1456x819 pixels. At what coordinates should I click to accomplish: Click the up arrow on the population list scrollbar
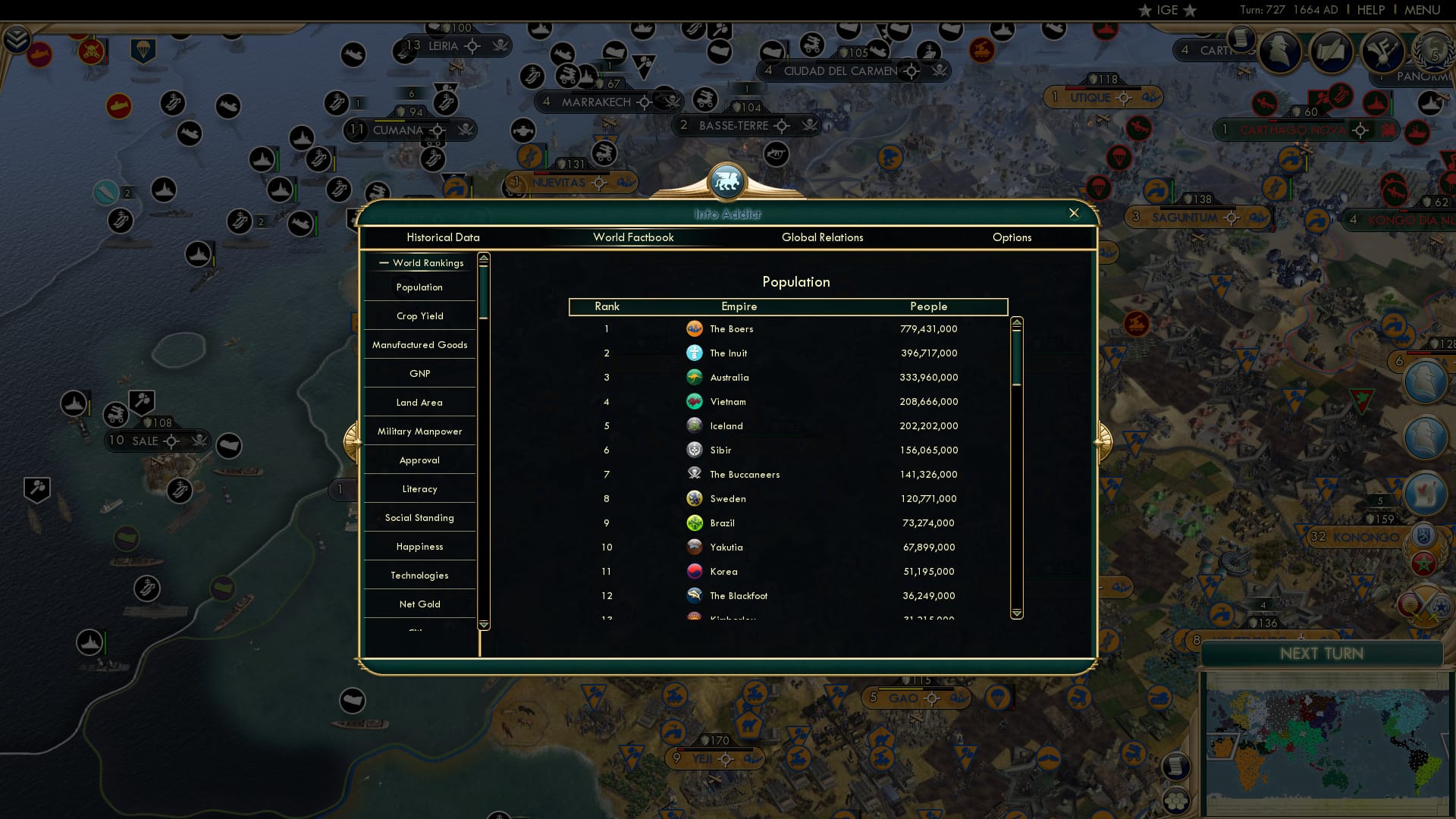pos(1016,323)
